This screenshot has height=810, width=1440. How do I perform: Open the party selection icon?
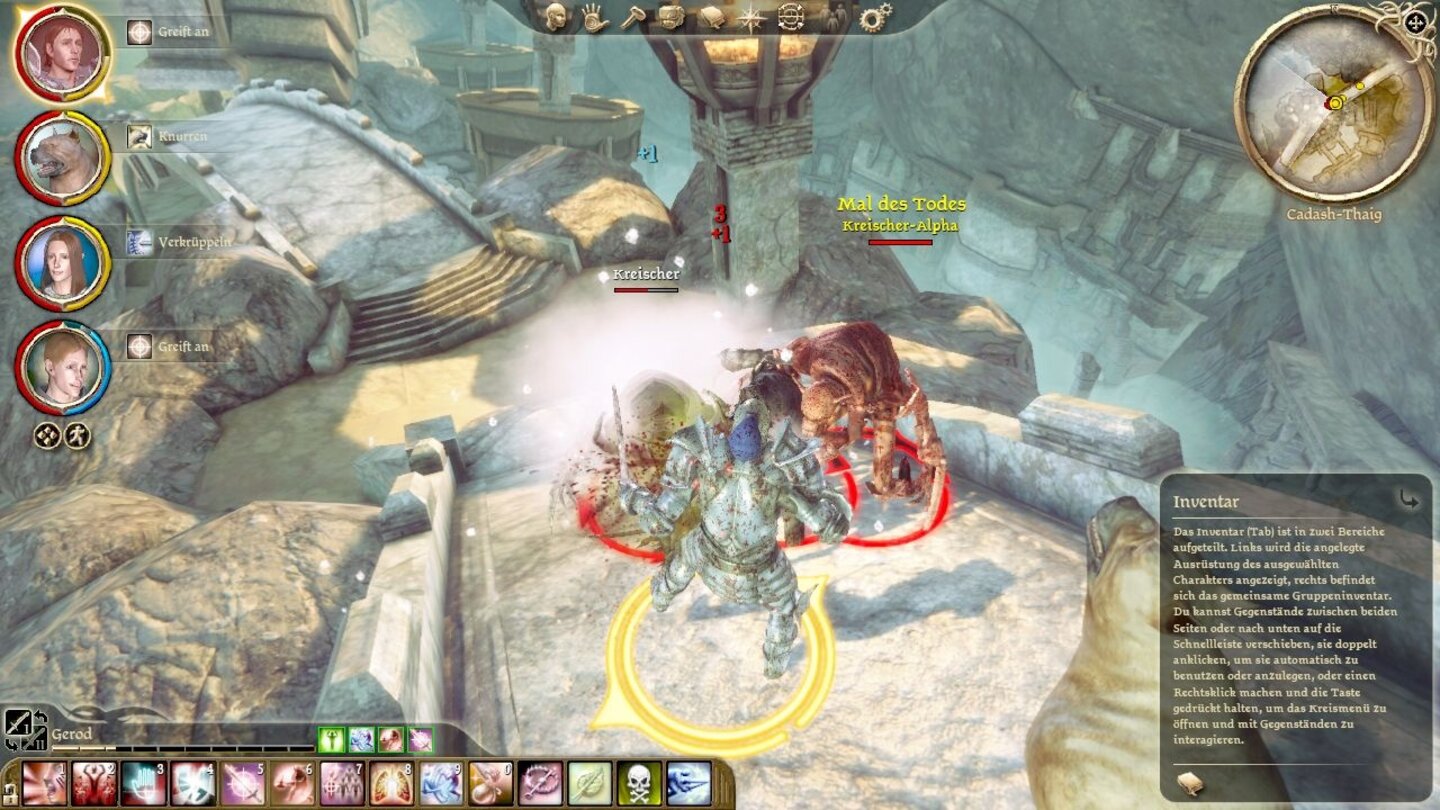point(830,17)
